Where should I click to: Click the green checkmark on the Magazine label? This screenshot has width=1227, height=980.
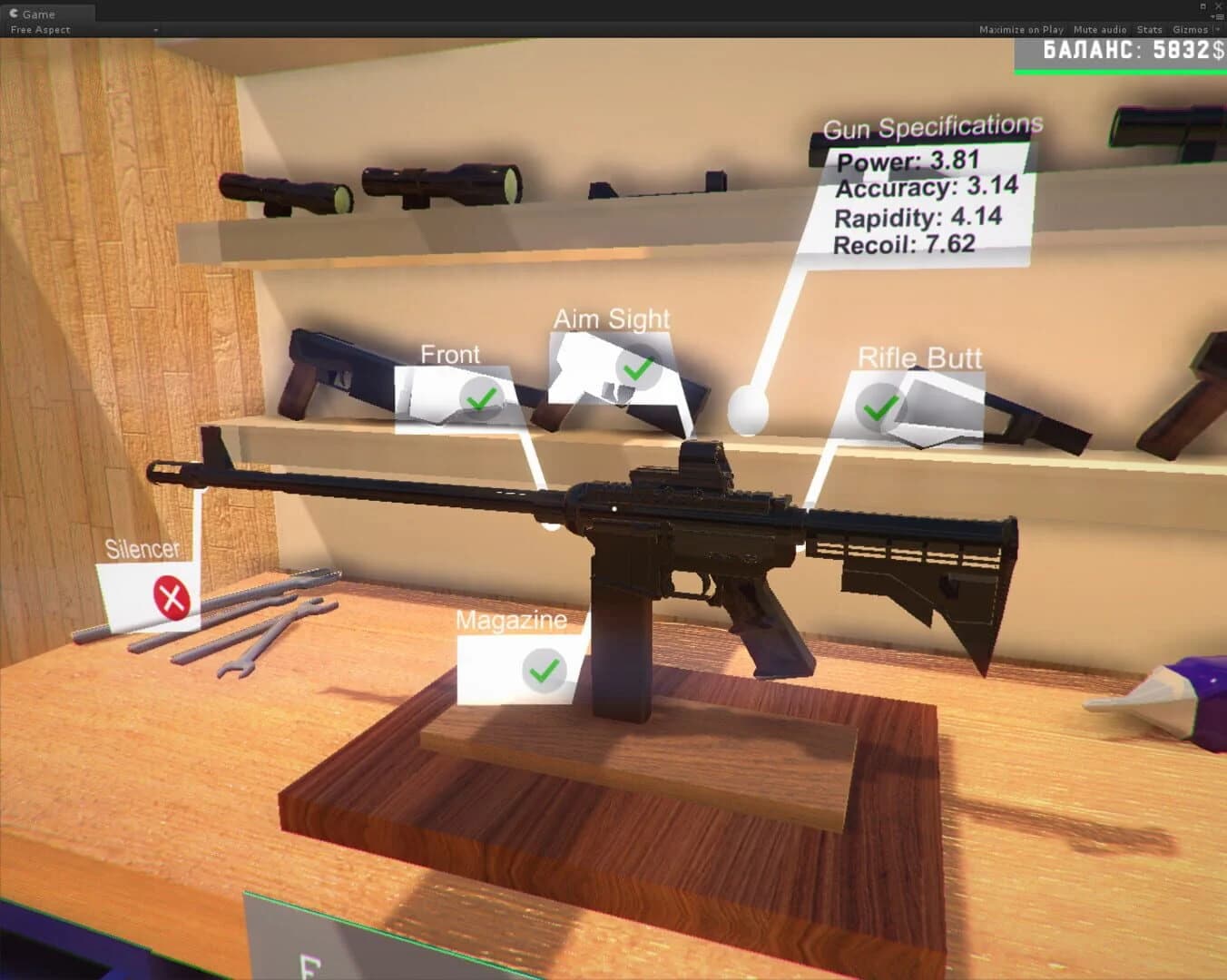tap(542, 671)
